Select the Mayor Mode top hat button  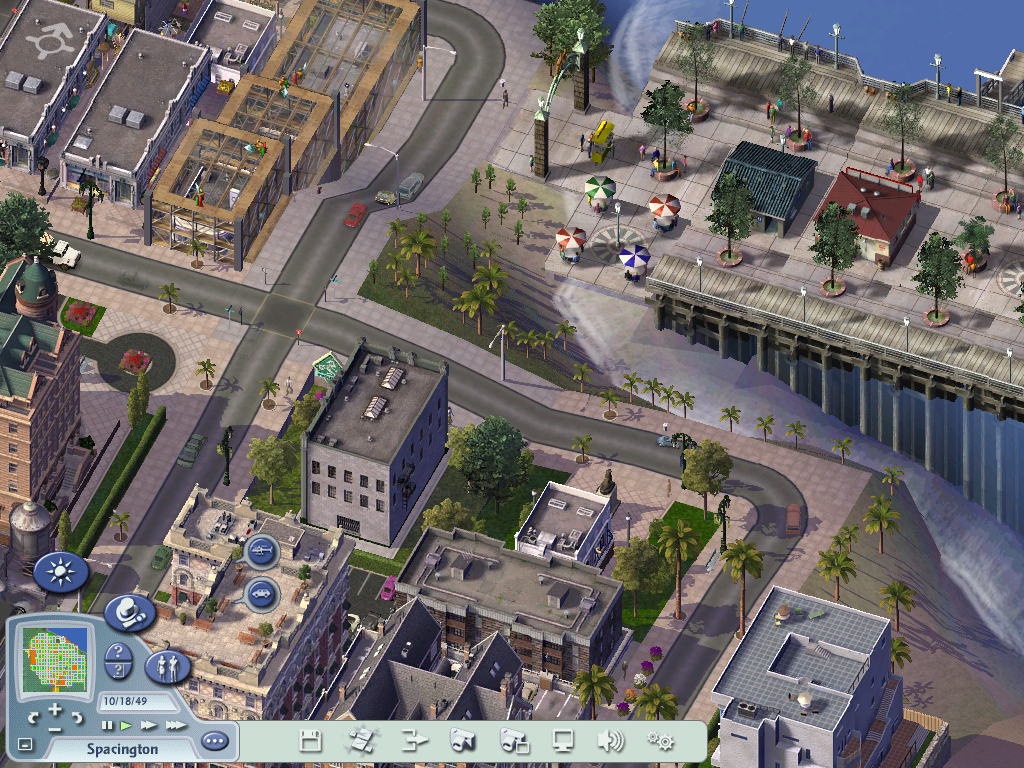(128, 611)
